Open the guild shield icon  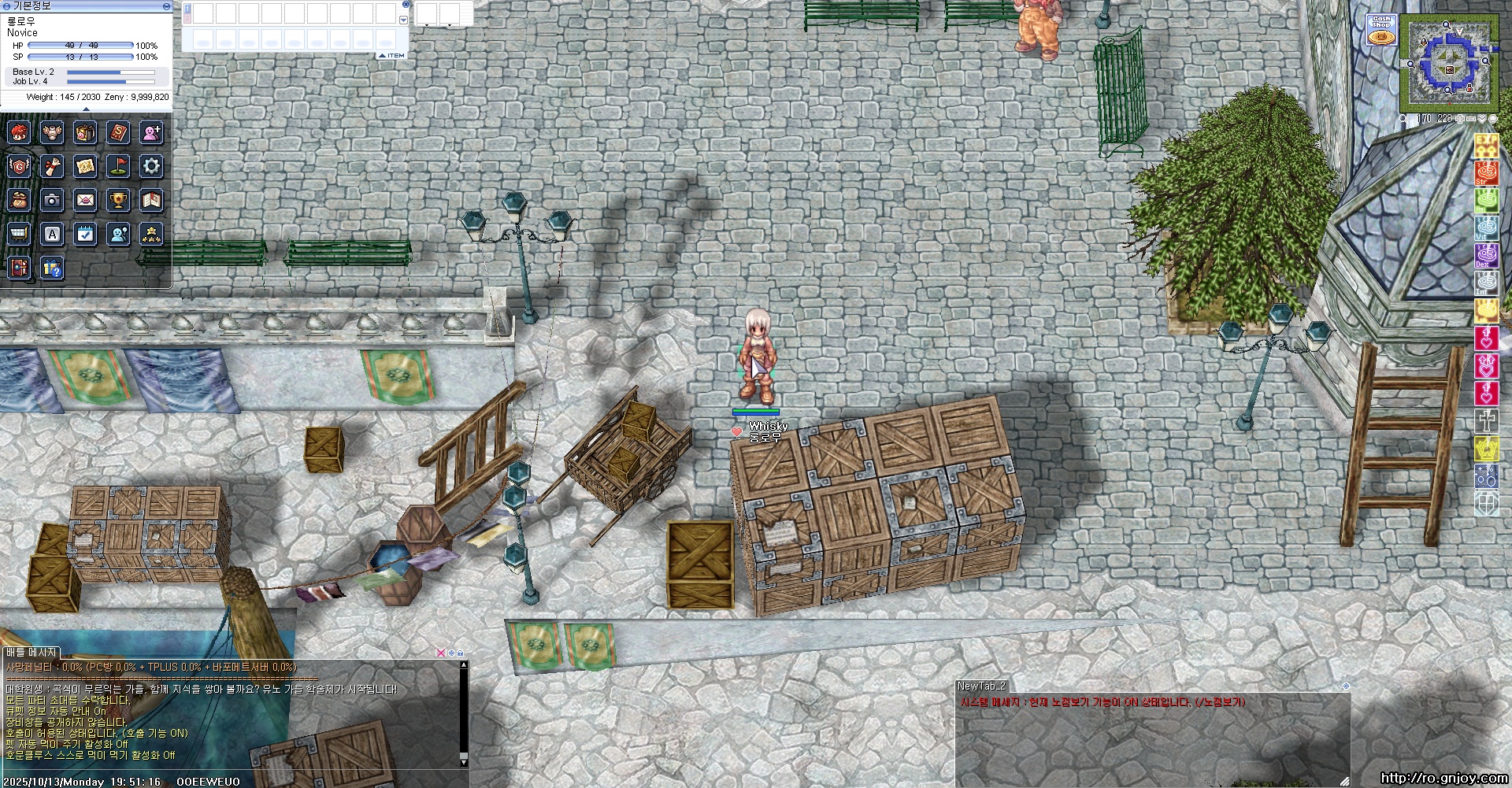[19, 166]
